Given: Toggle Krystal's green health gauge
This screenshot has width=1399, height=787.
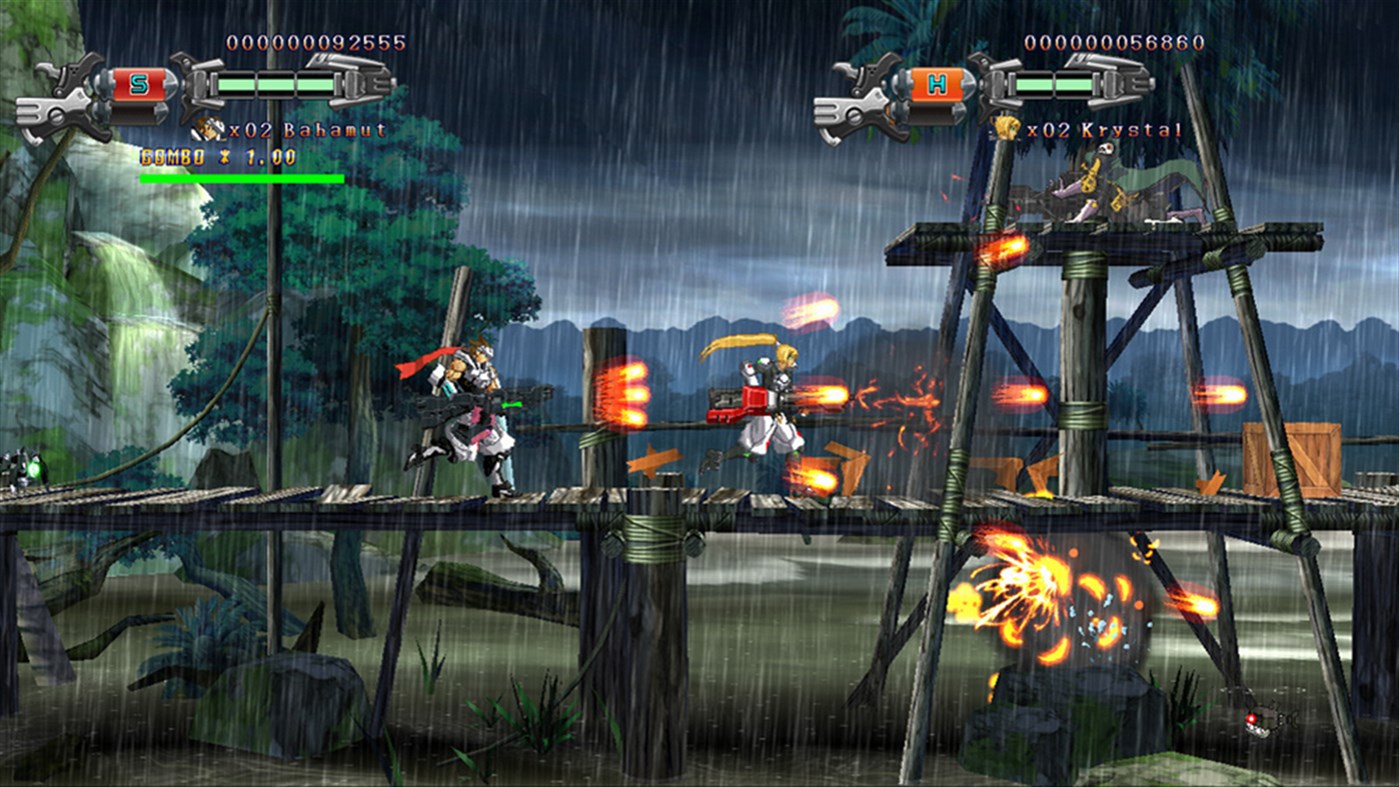Looking at the screenshot, I should click(1054, 84).
